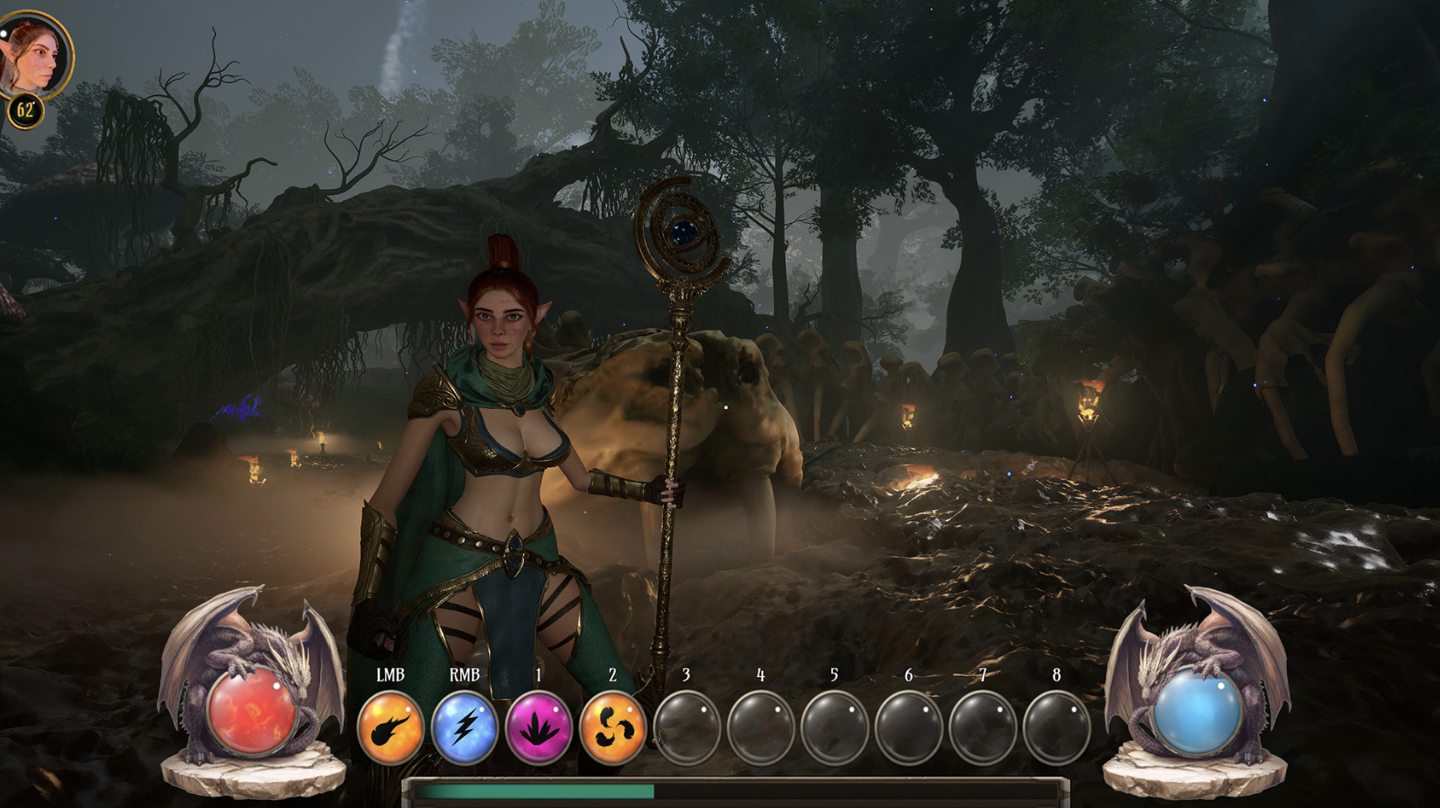Select the empty skill slot numbered 8
The width and height of the screenshot is (1440, 808).
(x=1056, y=728)
